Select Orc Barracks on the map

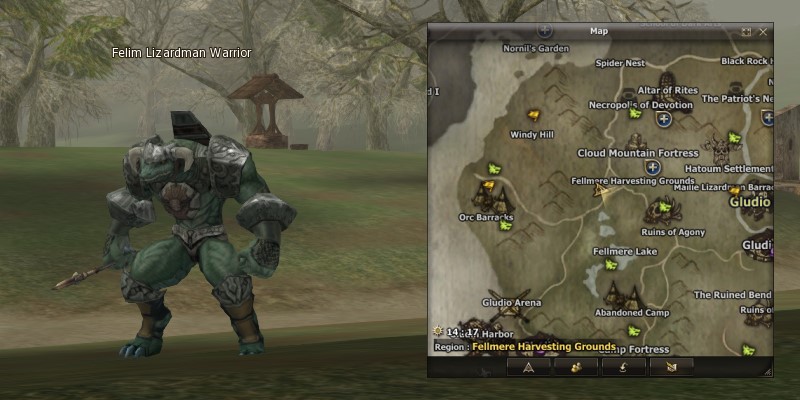click(486, 216)
